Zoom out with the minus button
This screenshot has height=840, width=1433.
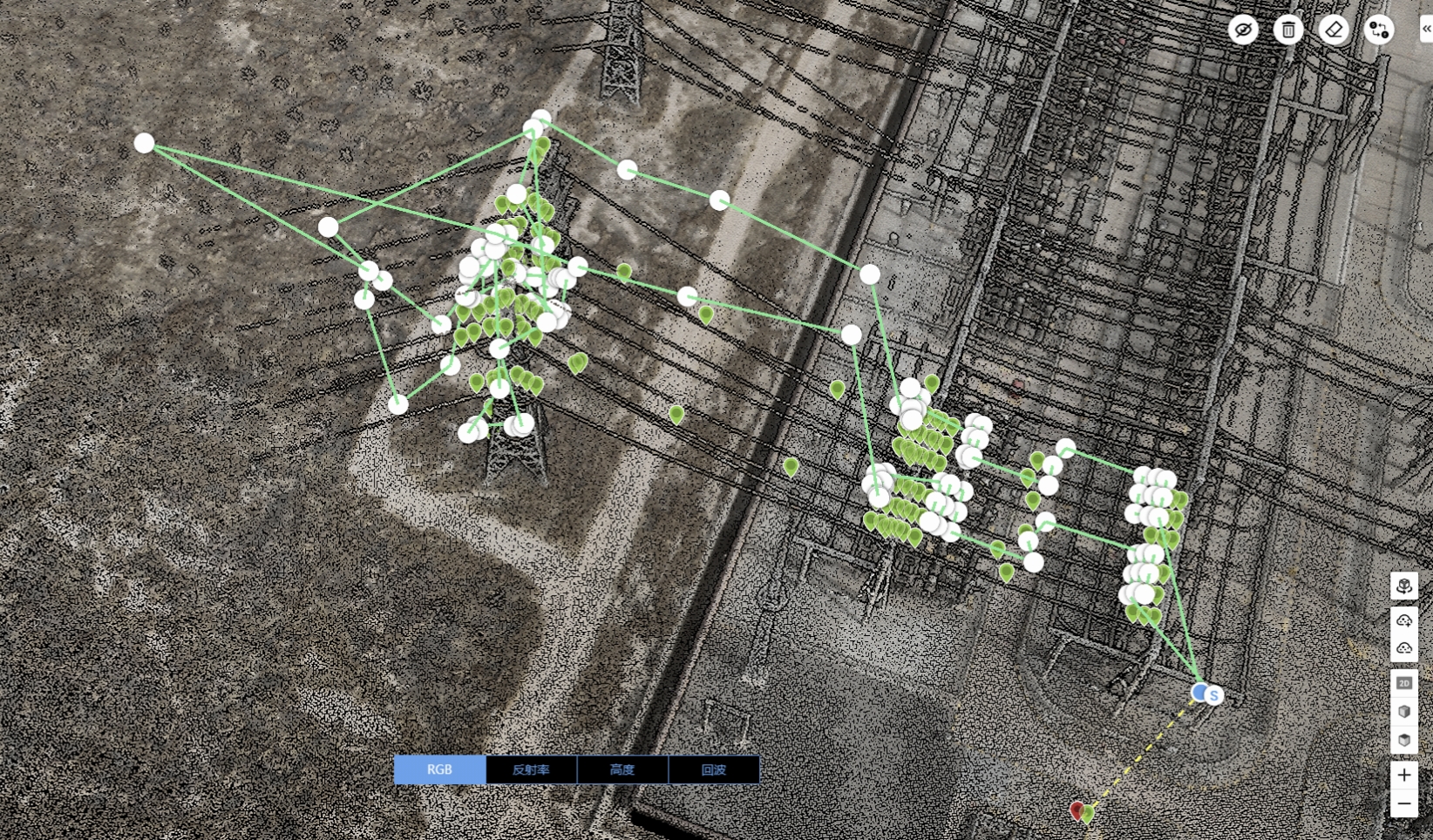pyautogui.click(x=1403, y=803)
